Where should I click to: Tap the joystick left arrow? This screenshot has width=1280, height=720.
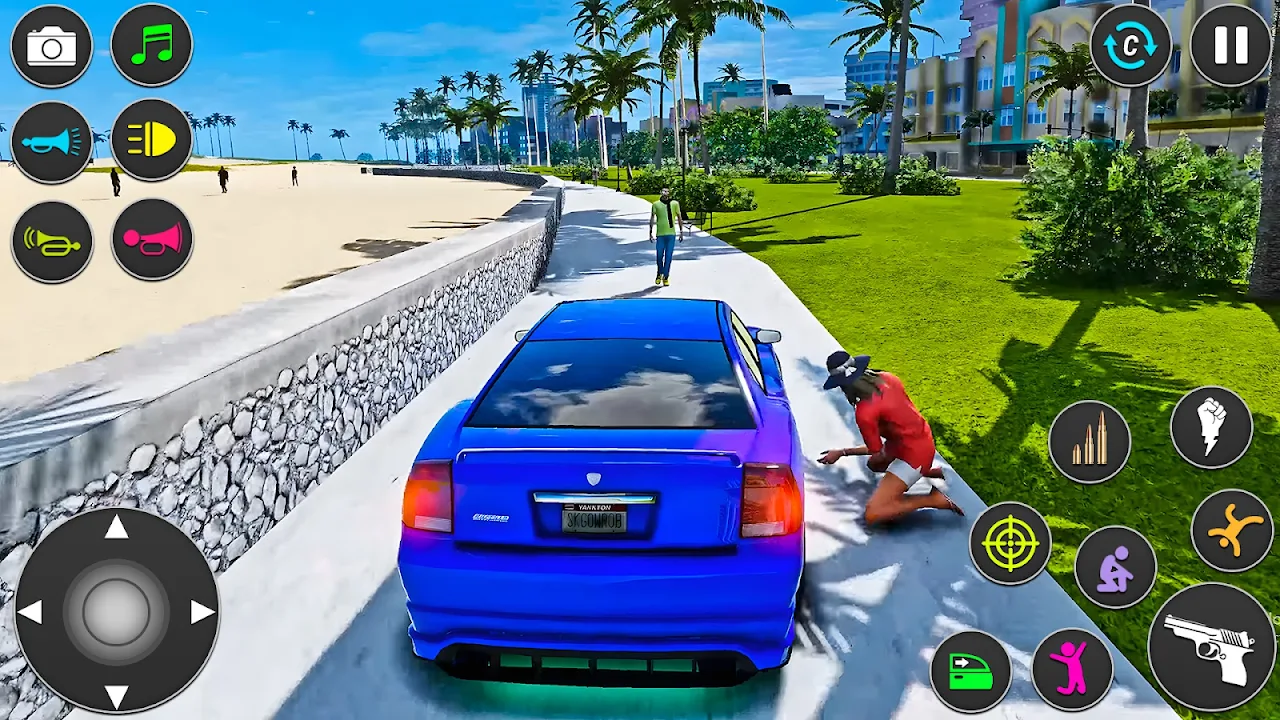(x=30, y=612)
